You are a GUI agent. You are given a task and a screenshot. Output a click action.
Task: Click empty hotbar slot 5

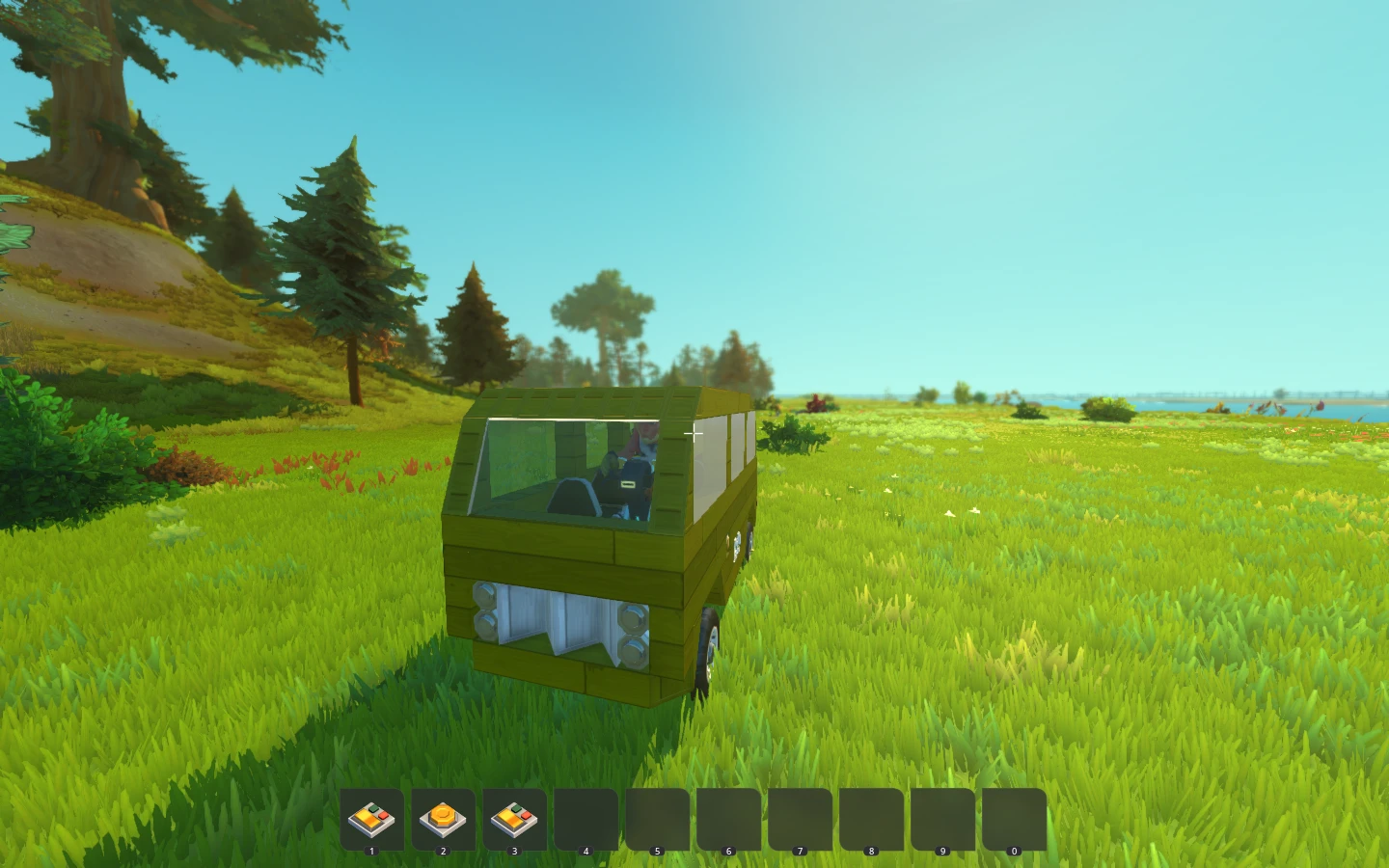(x=658, y=819)
